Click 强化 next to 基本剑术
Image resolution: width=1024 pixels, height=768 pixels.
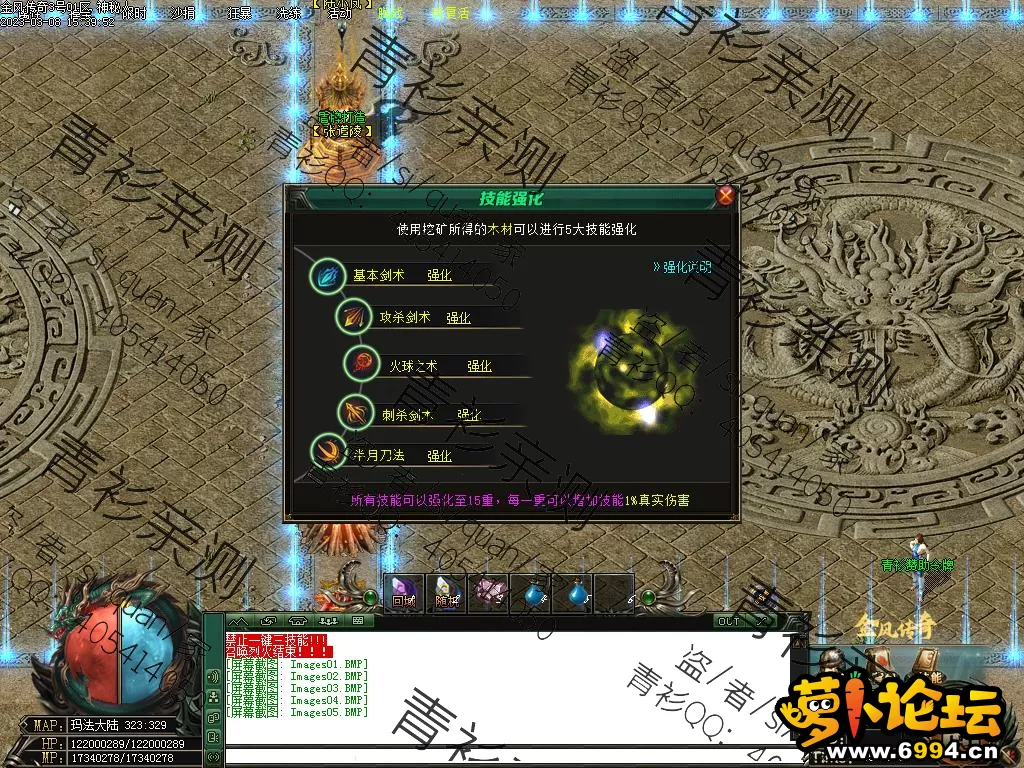click(x=439, y=275)
